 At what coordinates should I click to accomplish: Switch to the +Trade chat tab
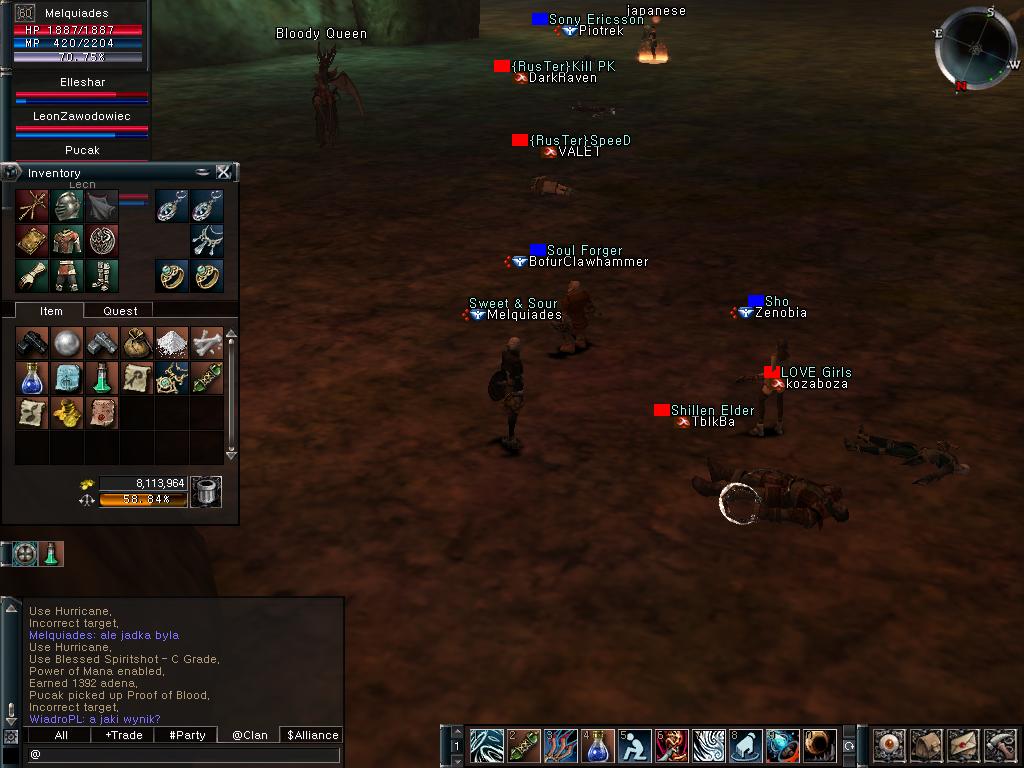123,735
